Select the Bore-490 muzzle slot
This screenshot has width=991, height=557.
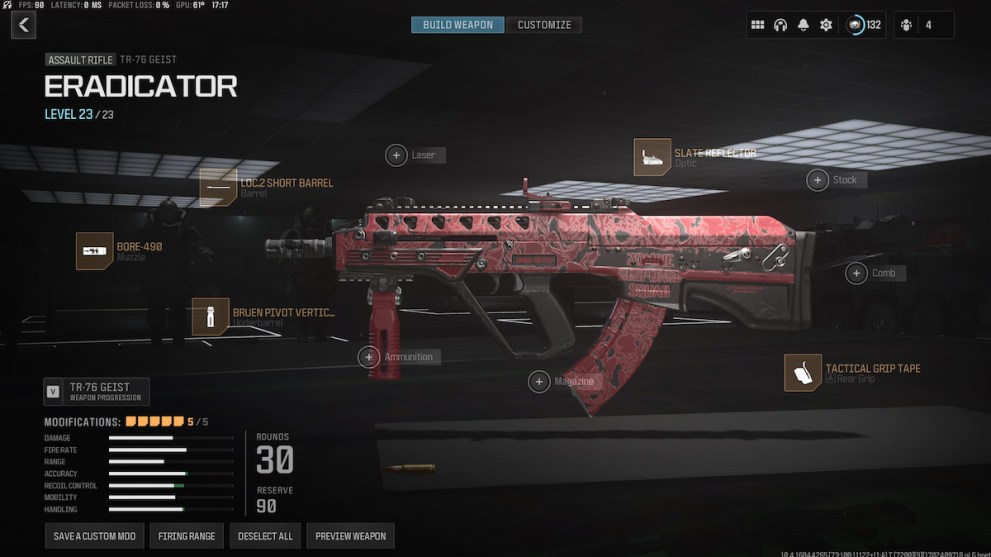[95, 251]
